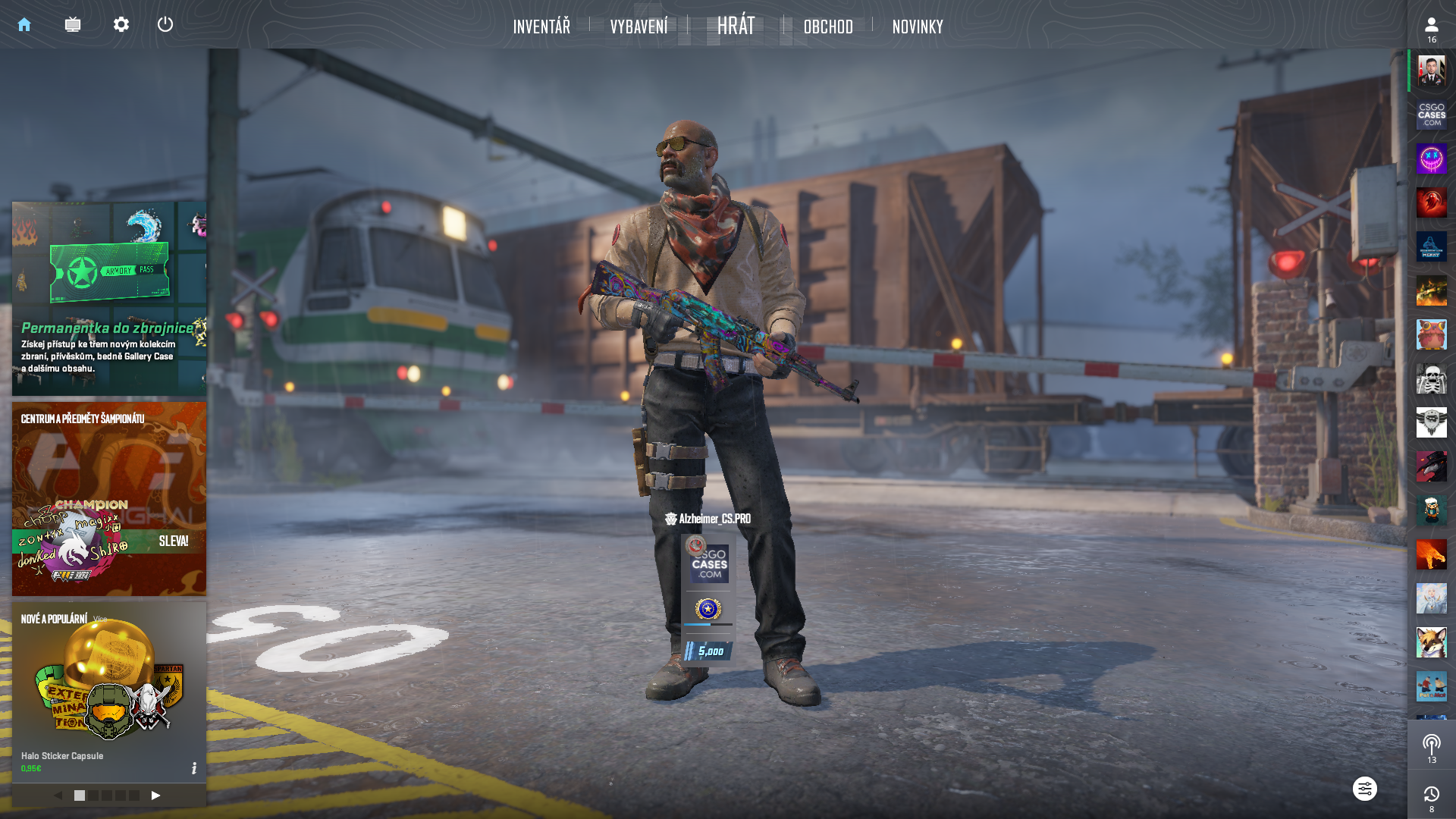Advance the store carousel with the right arrow

pos(155,795)
